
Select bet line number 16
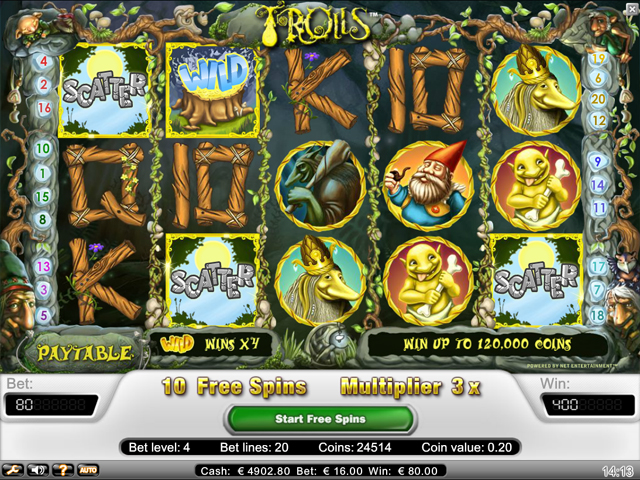pos(44,108)
